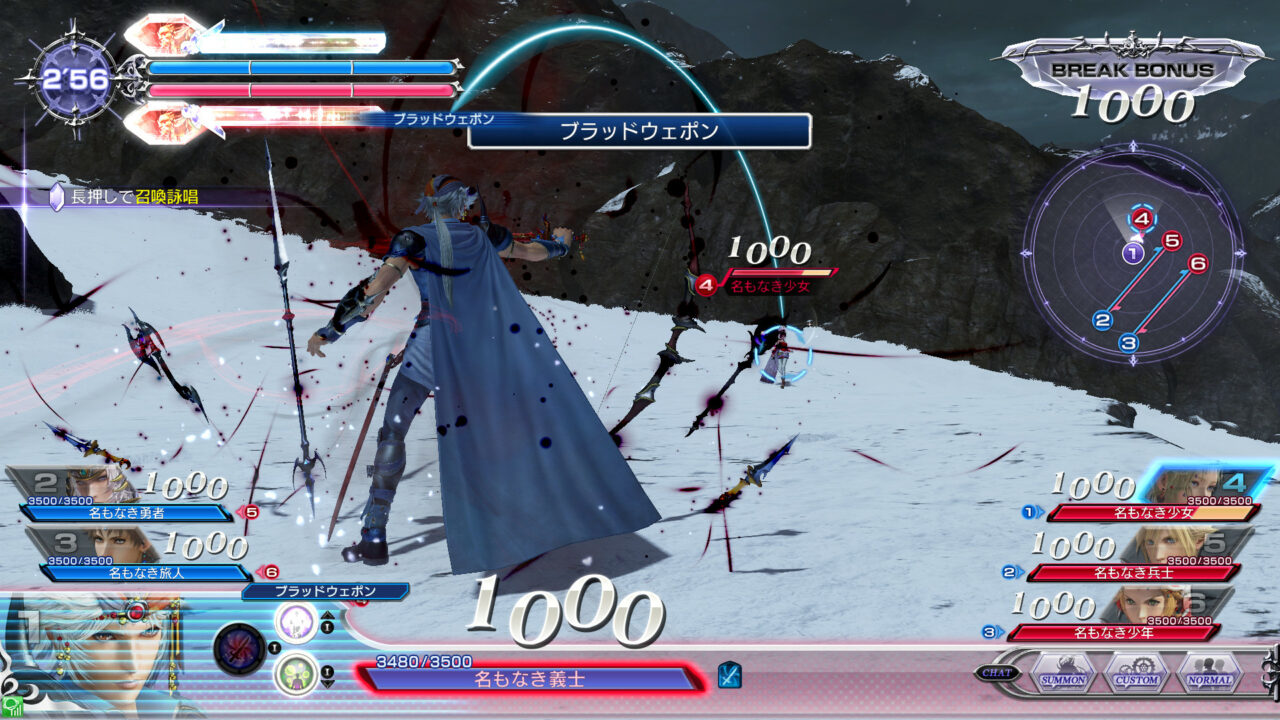Toggle target lock on 名もなき少女

point(770,283)
